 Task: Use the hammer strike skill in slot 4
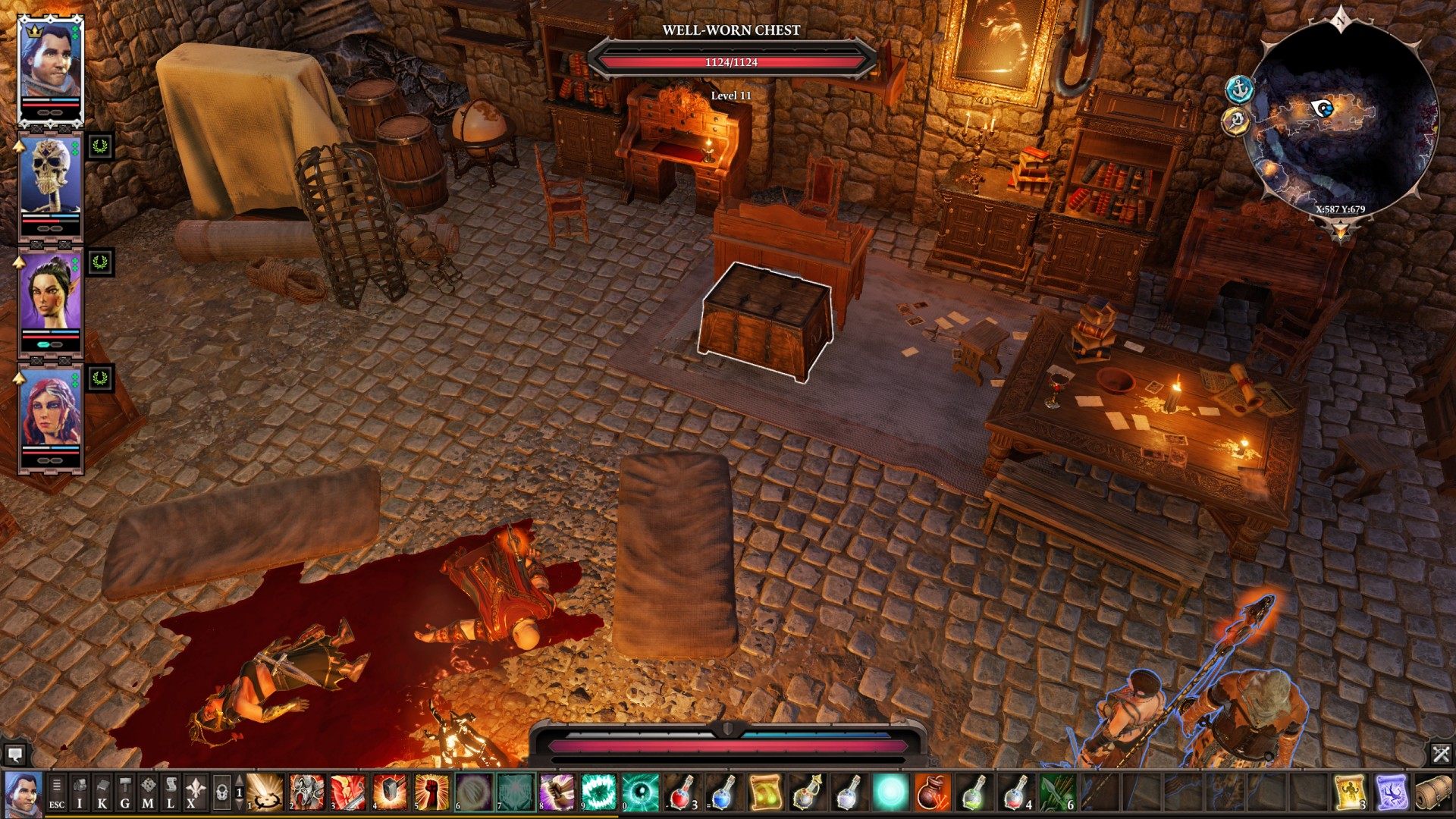click(389, 792)
